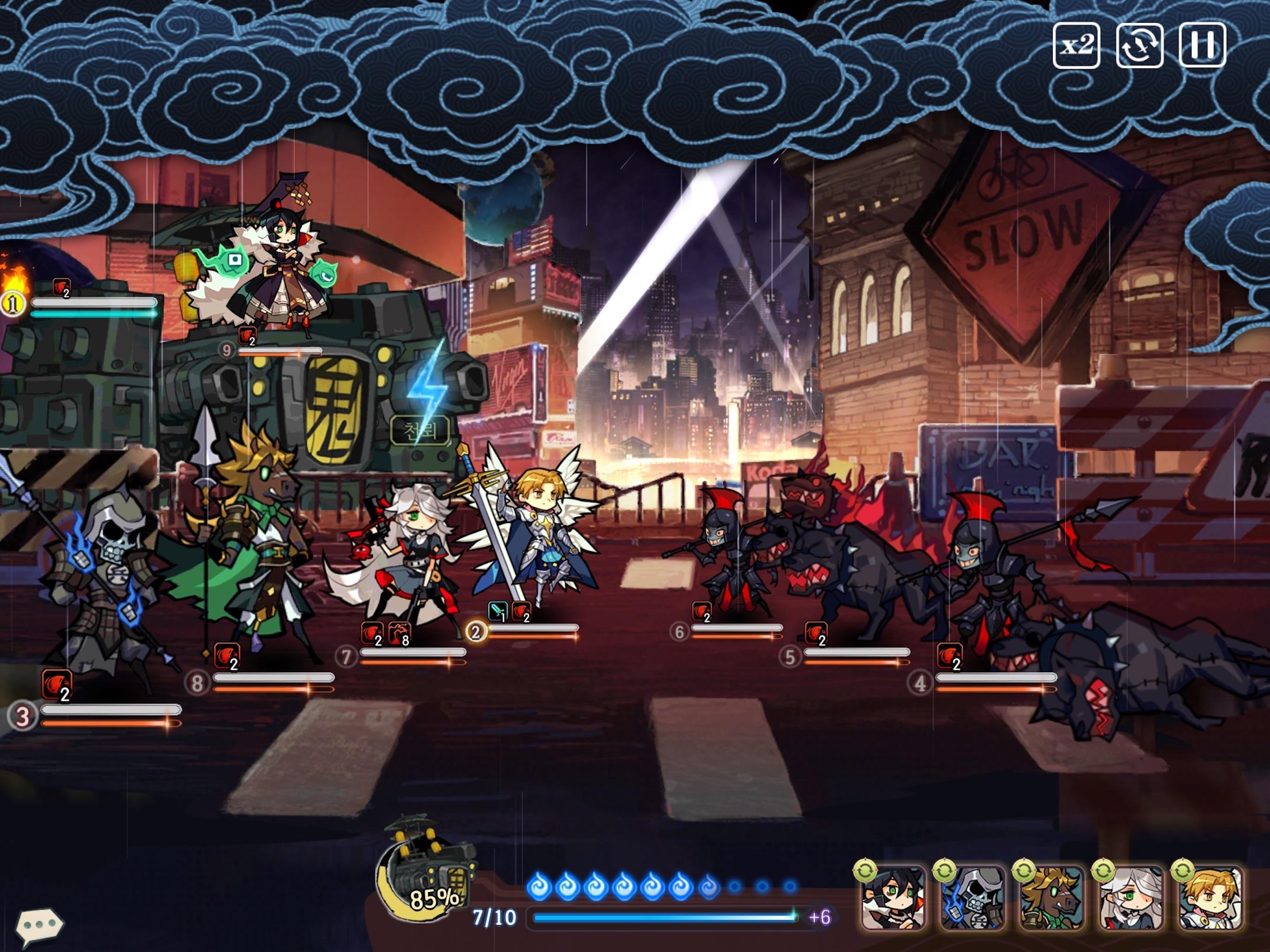The height and width of the screenshot is (952, 1270).
Task: Open the chat speech bubble
Action: pos(39,925)
